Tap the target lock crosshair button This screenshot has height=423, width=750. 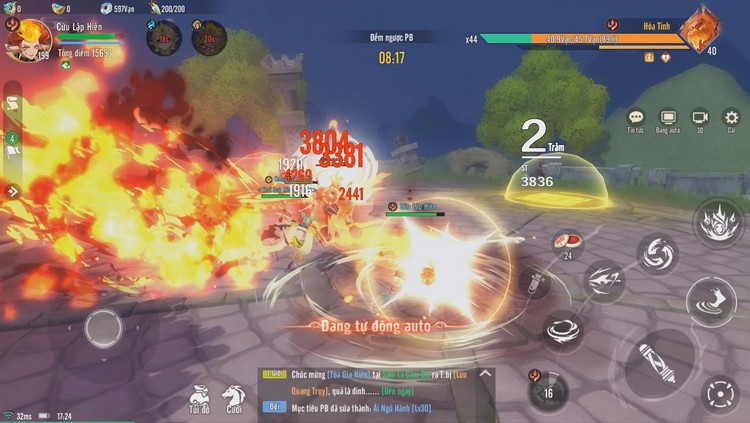pos(720,393)
